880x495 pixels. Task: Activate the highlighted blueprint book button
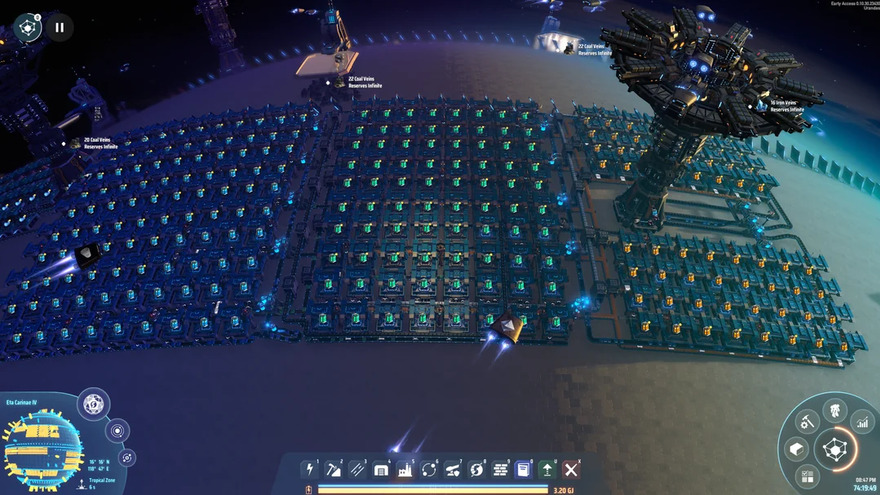523,469
